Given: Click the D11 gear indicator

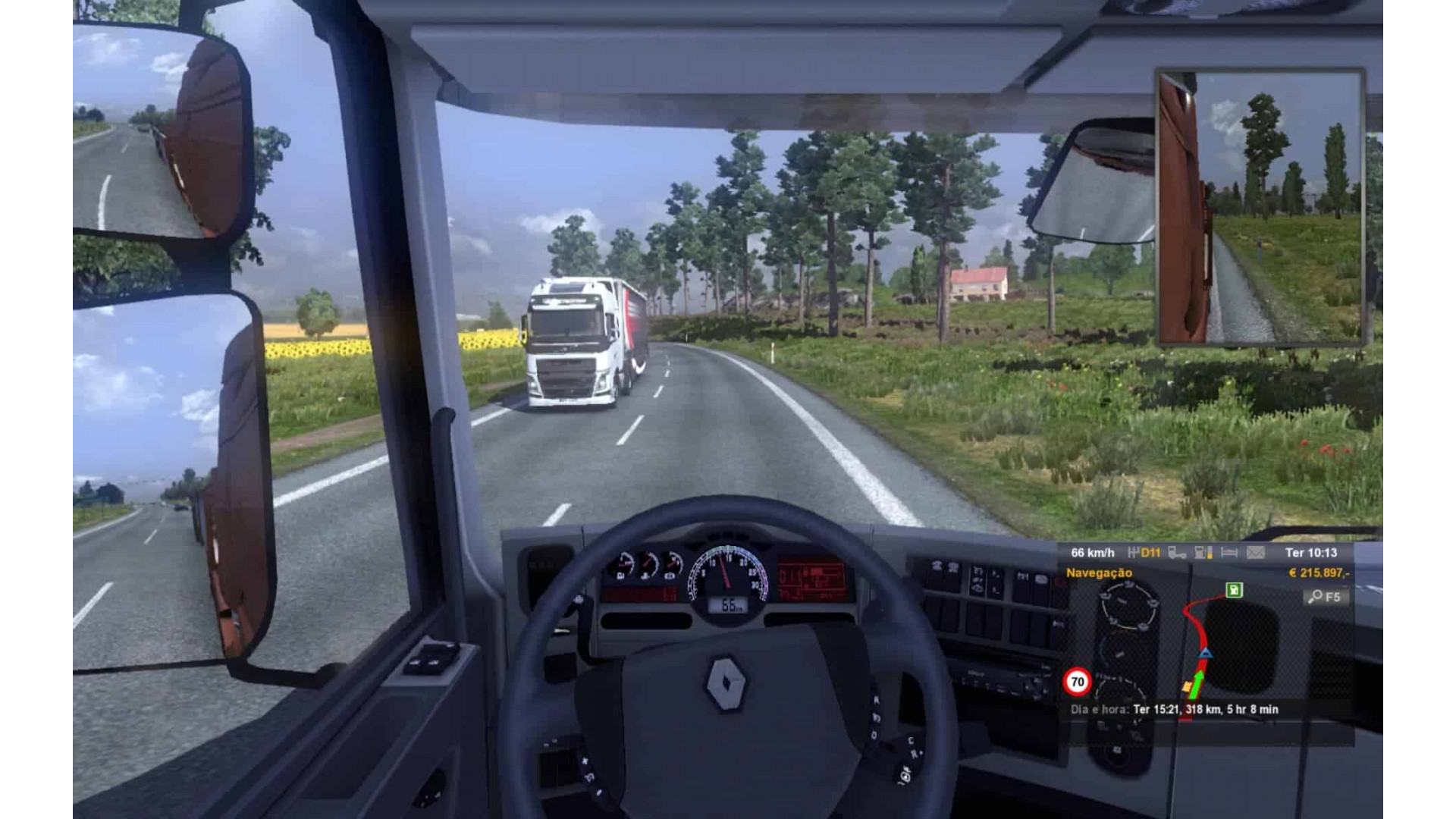Looking at the screenshot, I should [x=1149, y=551].
